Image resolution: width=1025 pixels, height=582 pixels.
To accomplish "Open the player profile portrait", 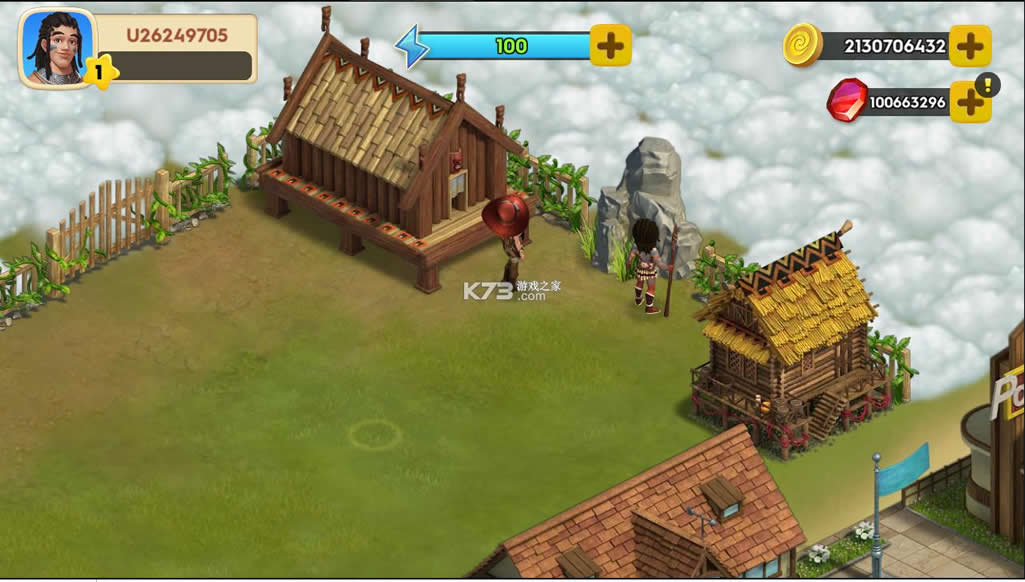I will (56, 45).
